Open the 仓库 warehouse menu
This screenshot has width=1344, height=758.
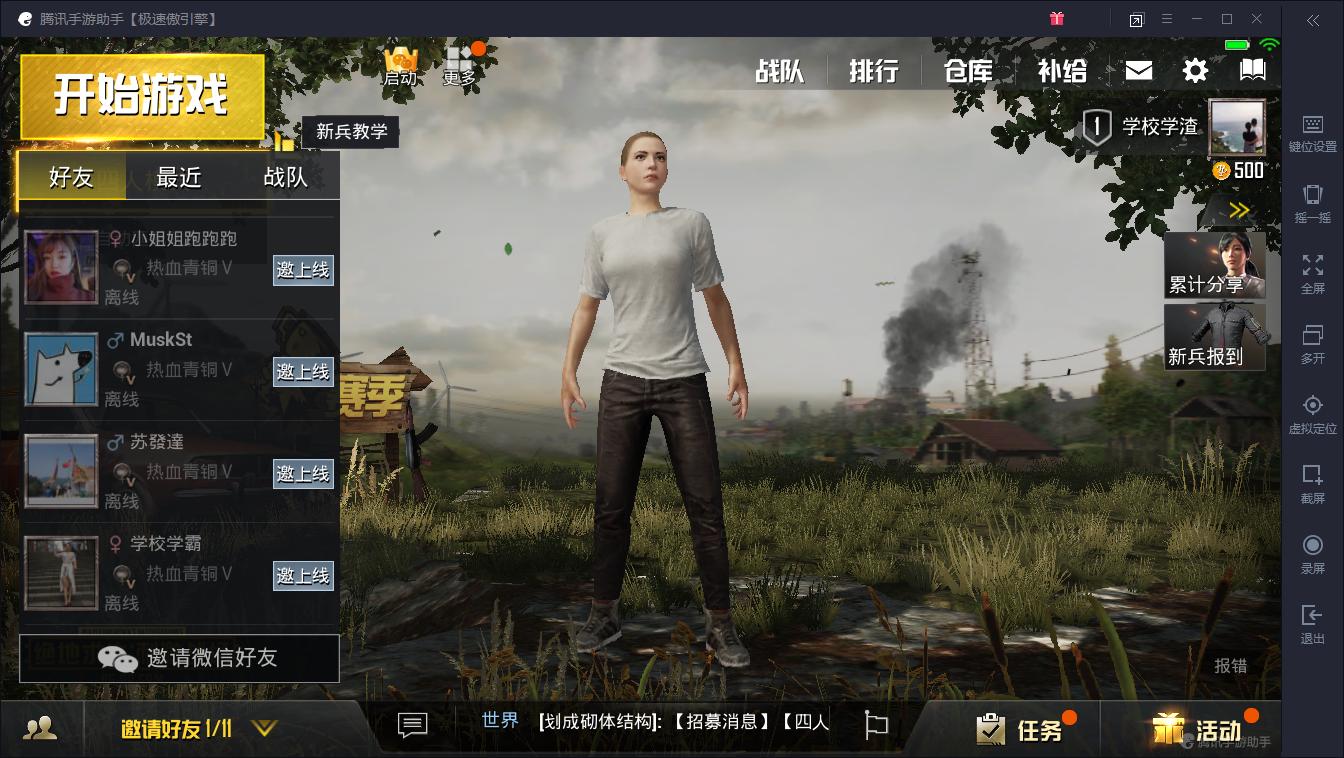968,71
